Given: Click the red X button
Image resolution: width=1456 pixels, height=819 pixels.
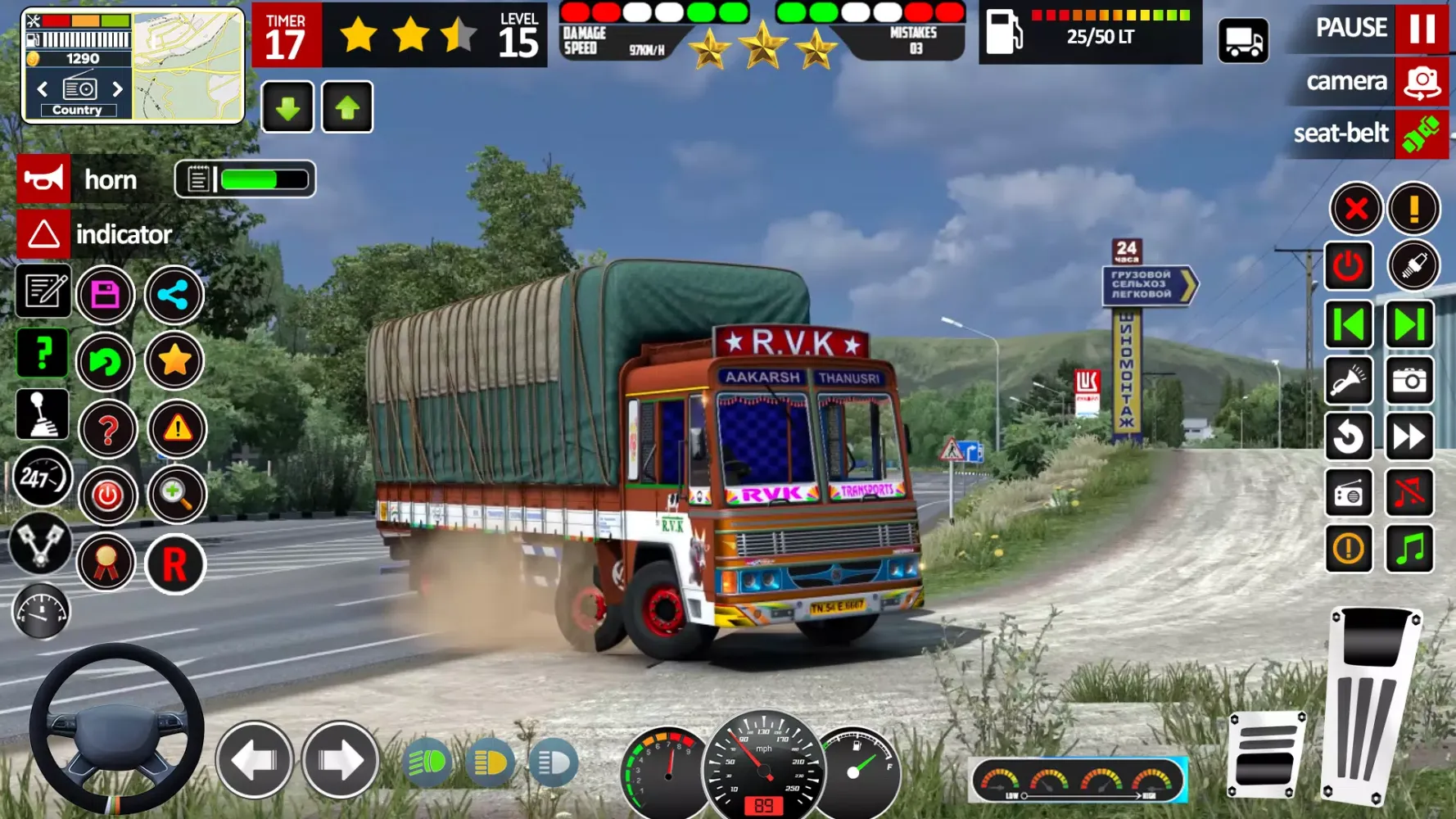Looking at the screenshot, I should click(1356, 209).
